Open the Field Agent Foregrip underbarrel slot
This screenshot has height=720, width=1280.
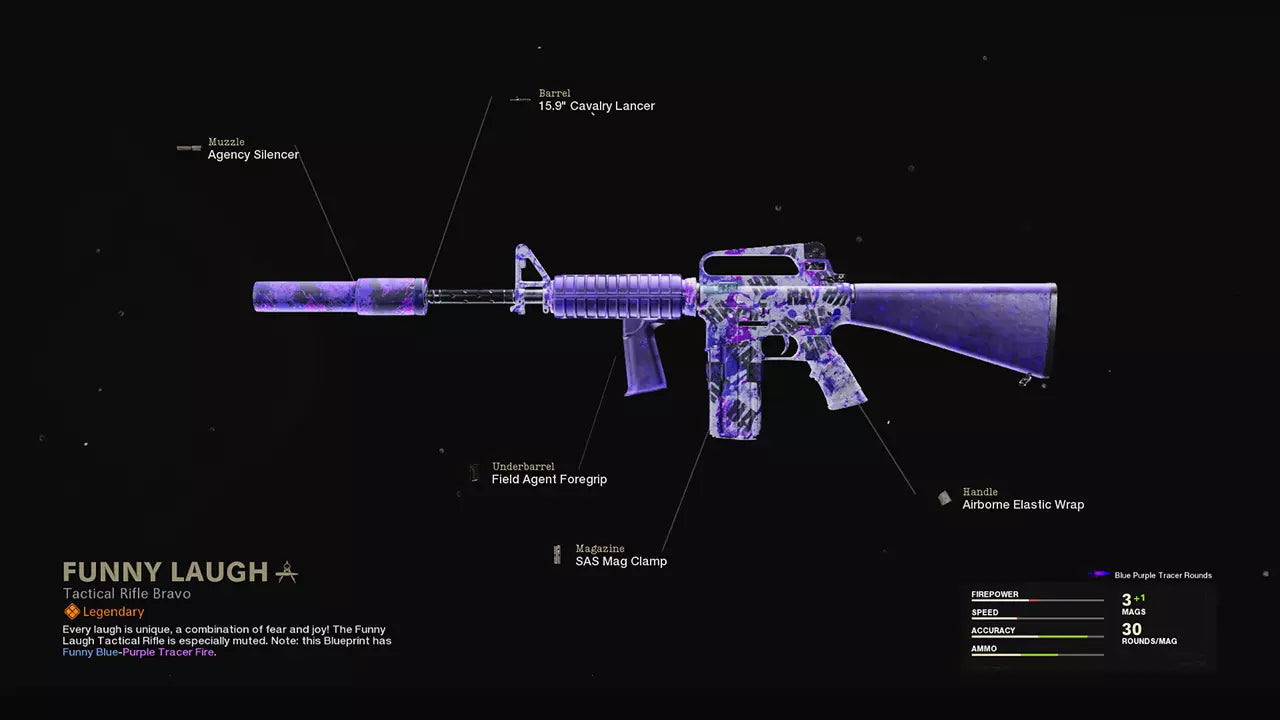pos(549,479)
